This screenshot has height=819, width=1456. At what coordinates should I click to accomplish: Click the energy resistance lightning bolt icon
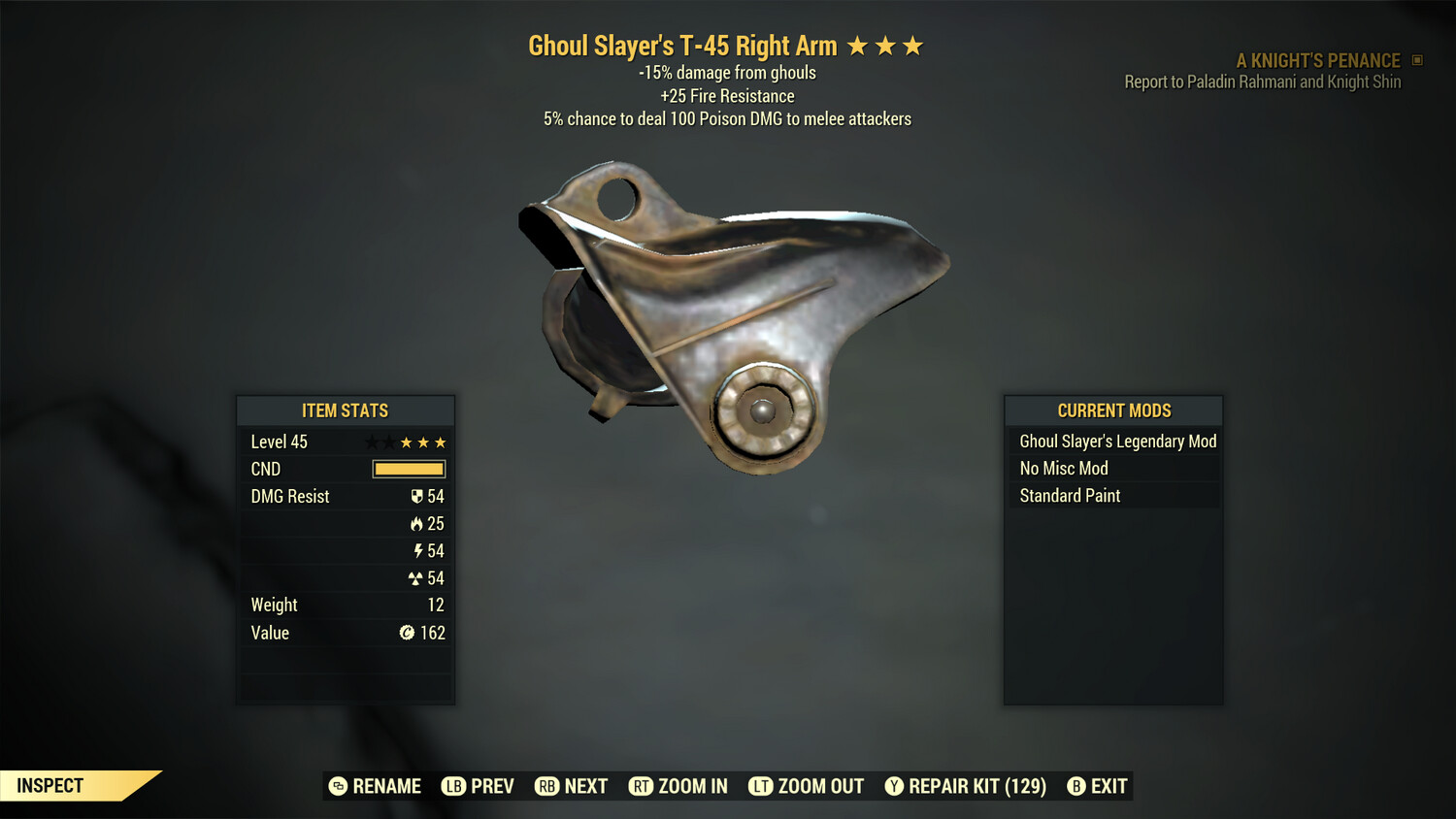pyautogui.click(x=418, y=550)
